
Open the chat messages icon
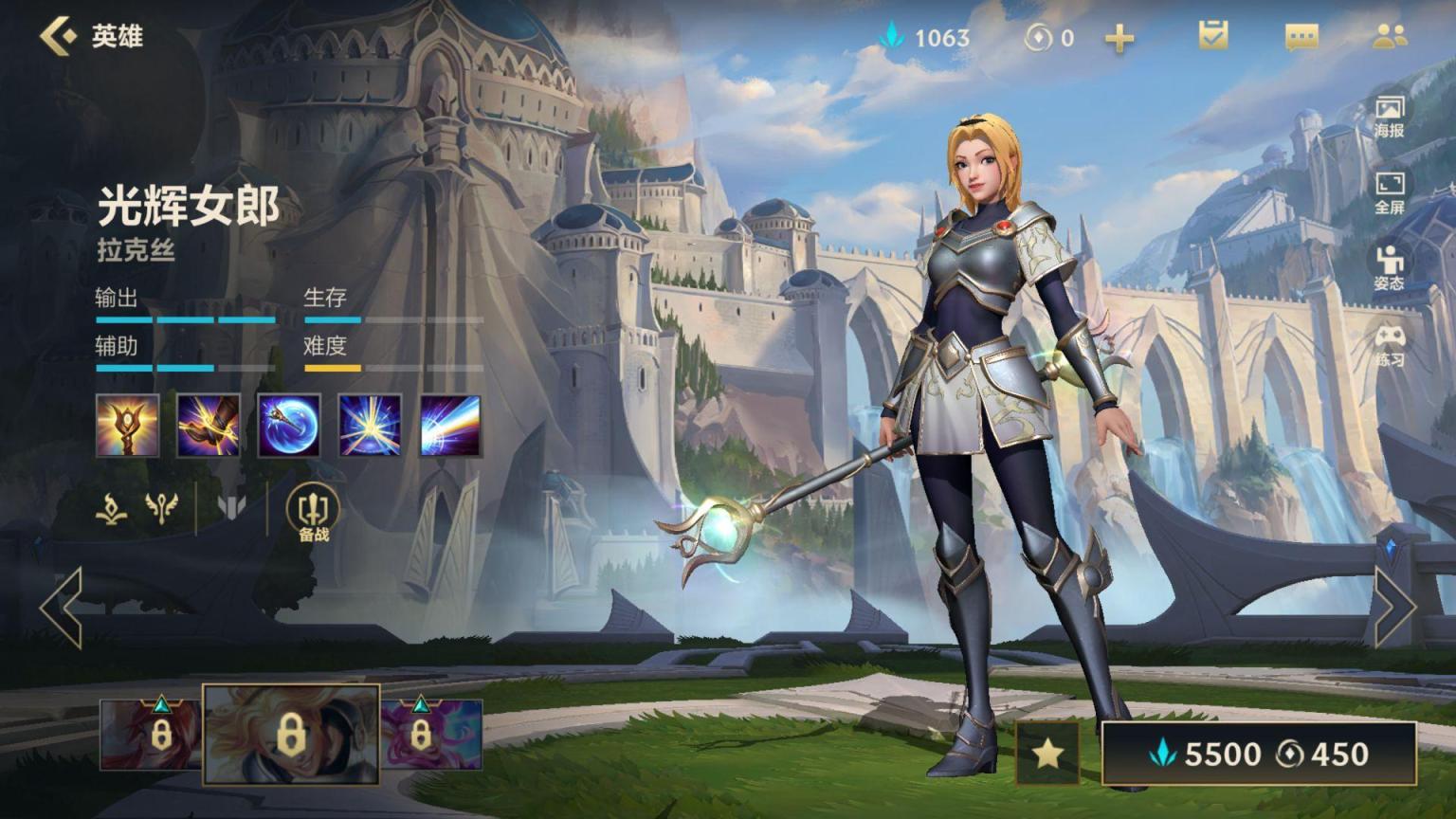pos(1301,38)
